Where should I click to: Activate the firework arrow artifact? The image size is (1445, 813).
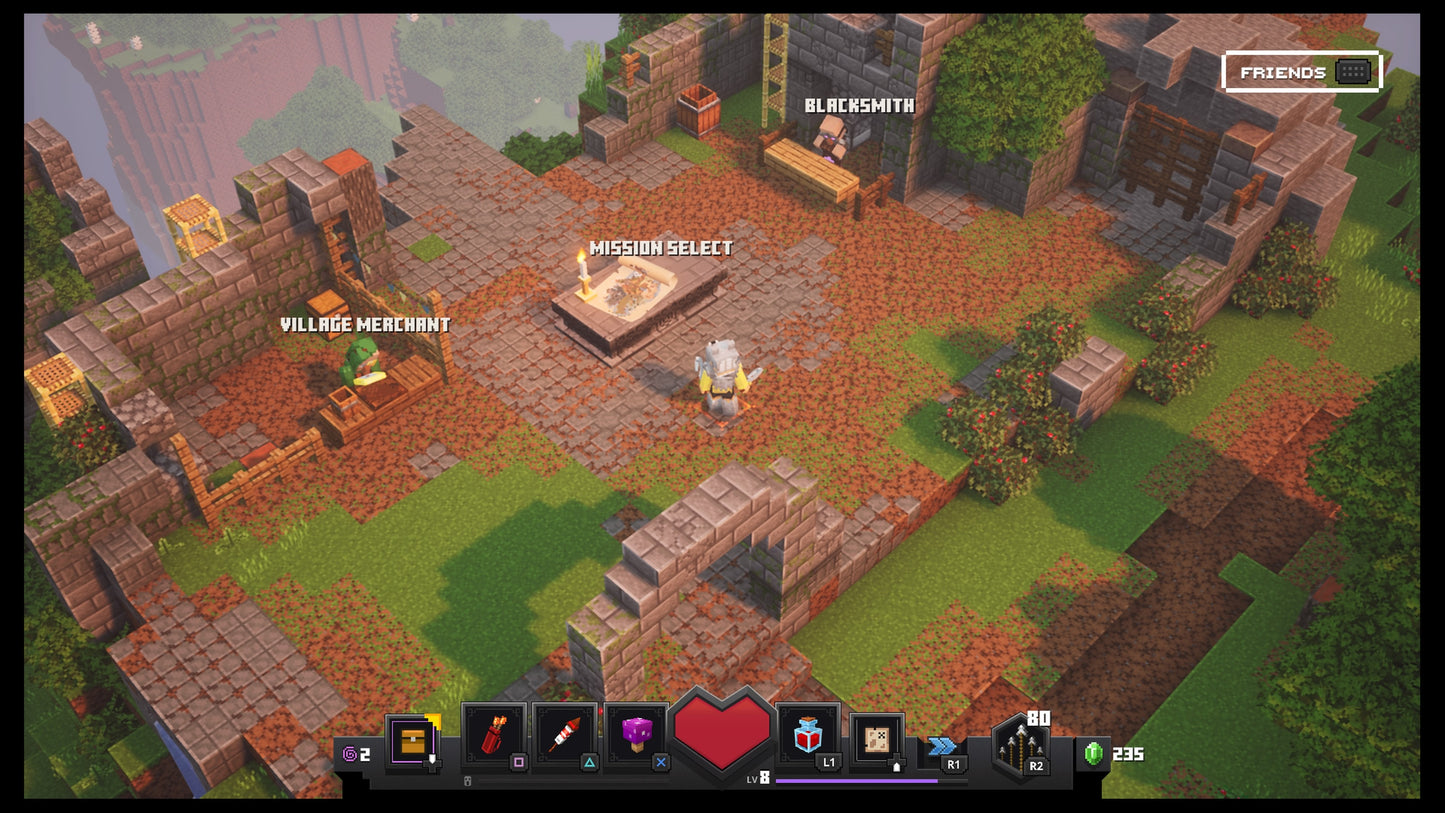565,735
